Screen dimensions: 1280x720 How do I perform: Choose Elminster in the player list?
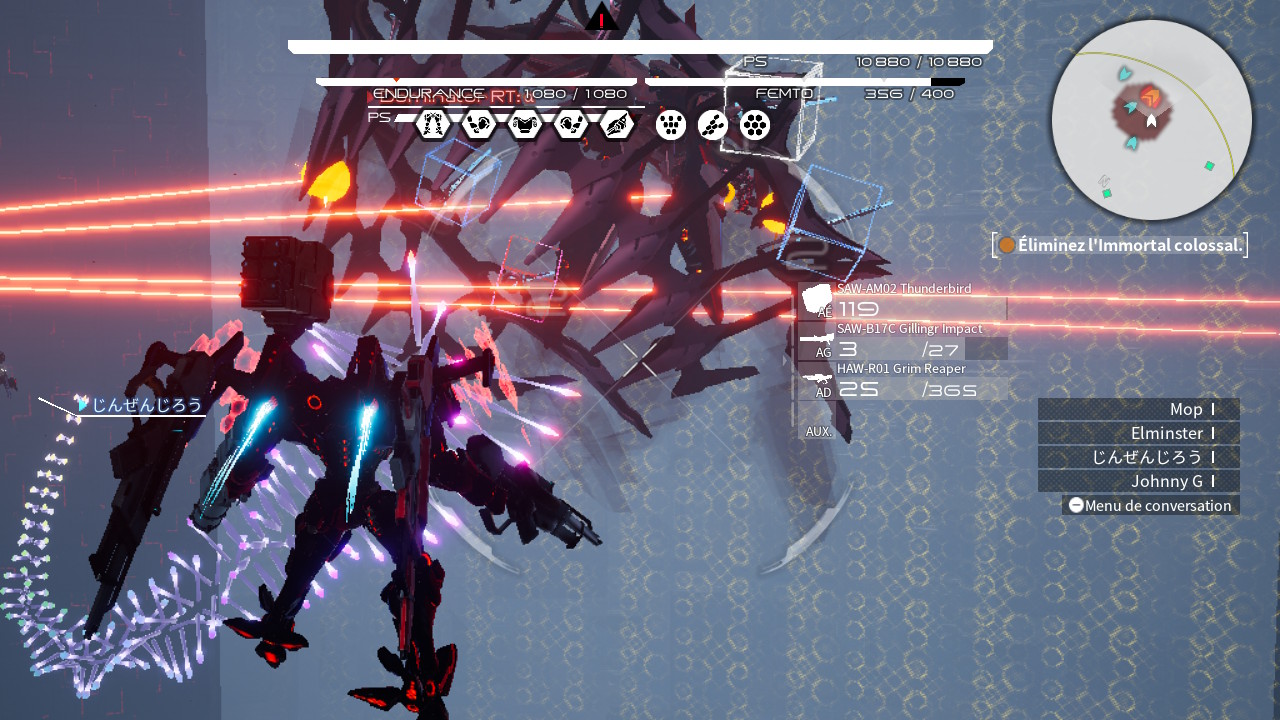[x=1138, y=433]
